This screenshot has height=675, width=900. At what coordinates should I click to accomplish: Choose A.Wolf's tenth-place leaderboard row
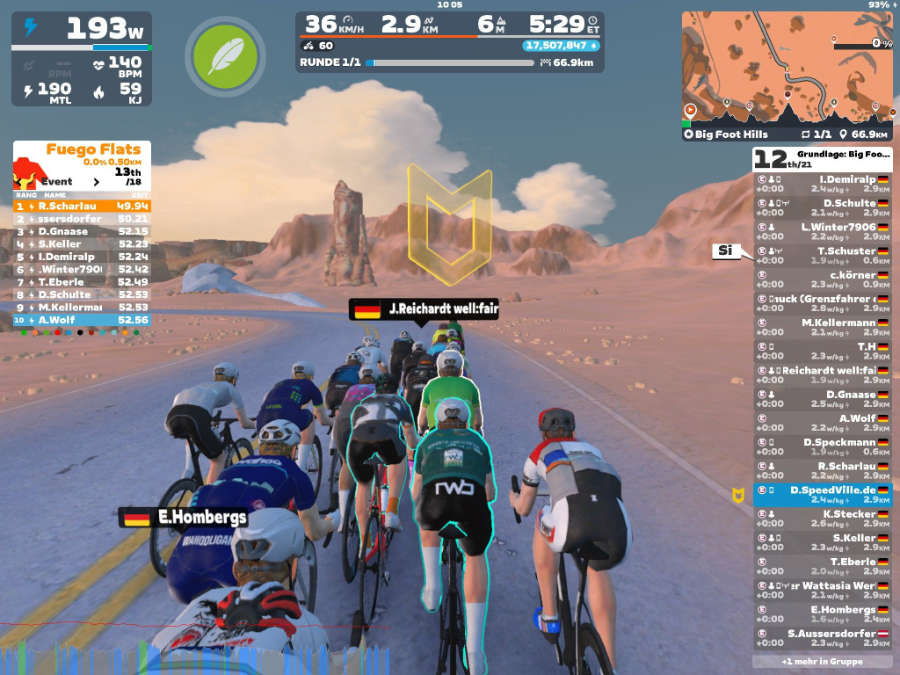pyautogui.click(x=82, y=320)
